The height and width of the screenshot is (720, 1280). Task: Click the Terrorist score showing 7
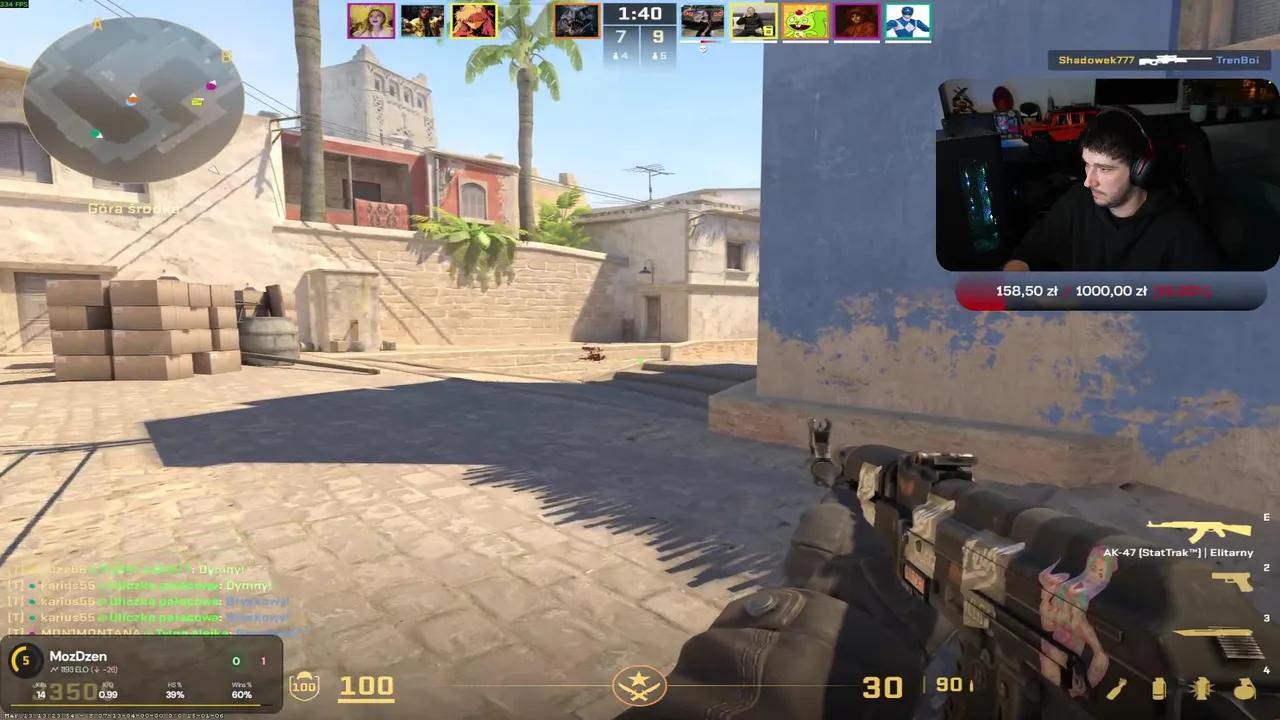click(x=620, y=37)
